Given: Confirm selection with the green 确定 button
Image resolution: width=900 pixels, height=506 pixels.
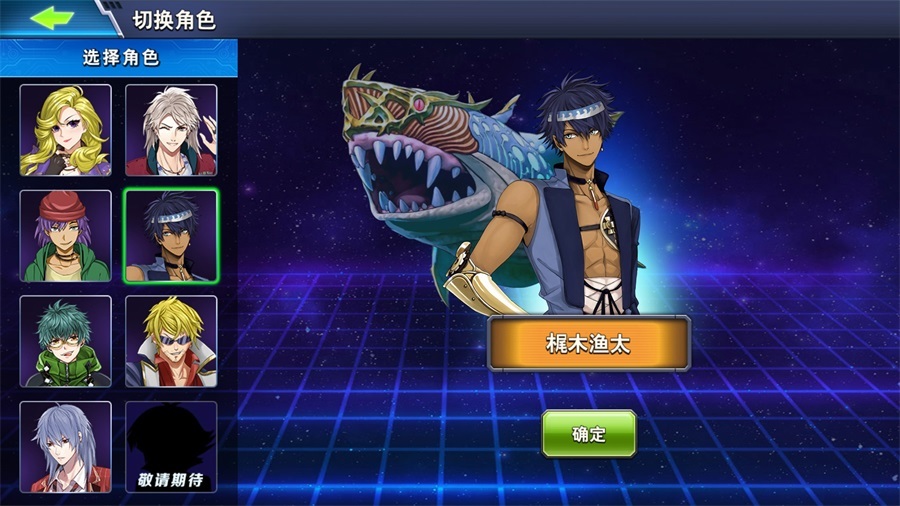Looking at the screenshot, I should (x=589, y=433).
